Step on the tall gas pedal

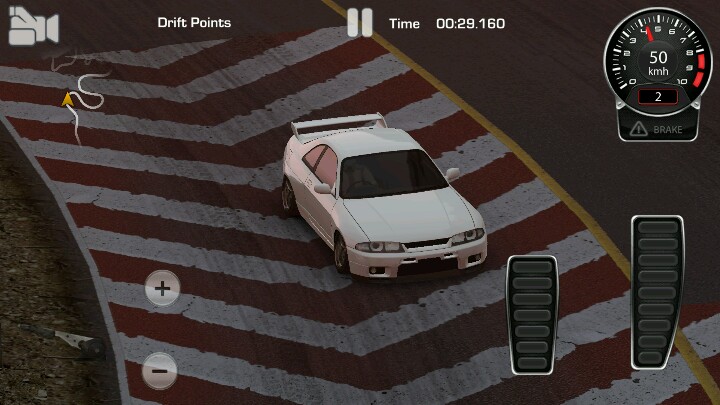point(657,291)
